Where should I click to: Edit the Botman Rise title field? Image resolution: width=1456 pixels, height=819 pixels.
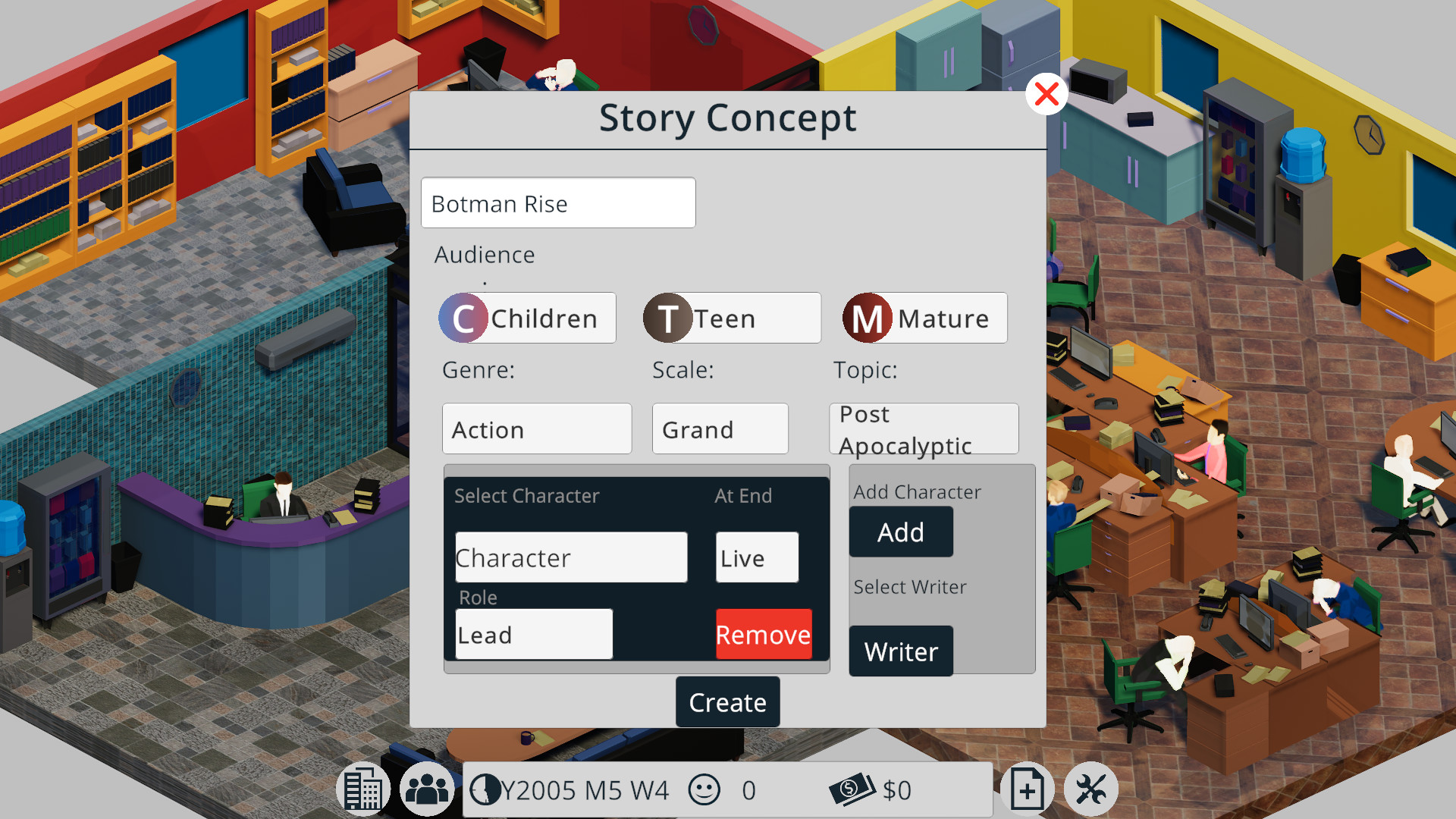(x=558, y=202)
